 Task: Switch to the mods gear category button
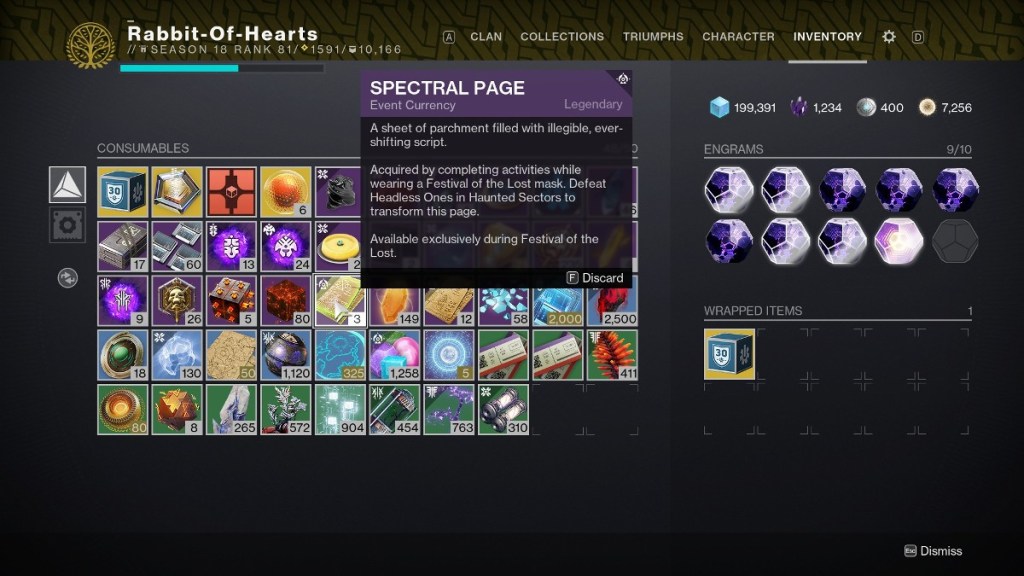point(67,225)
